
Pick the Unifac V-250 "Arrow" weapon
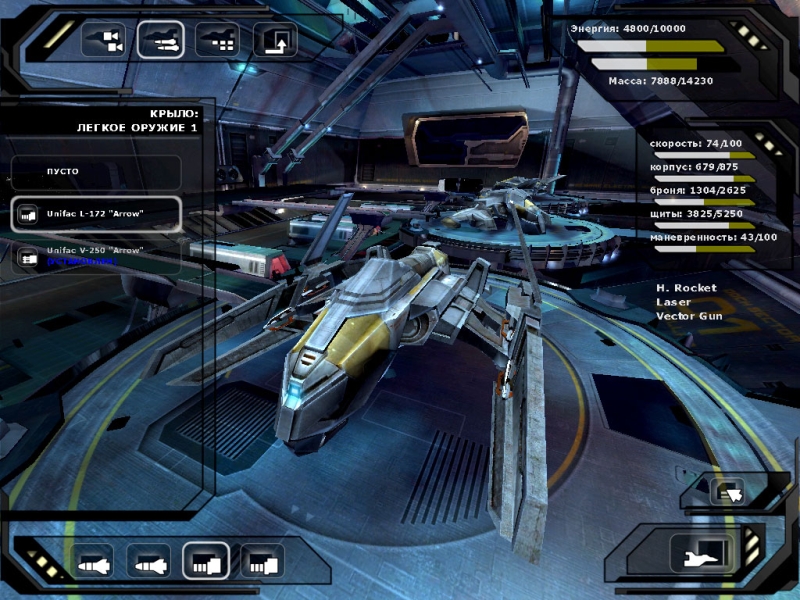tap(96, 255)
